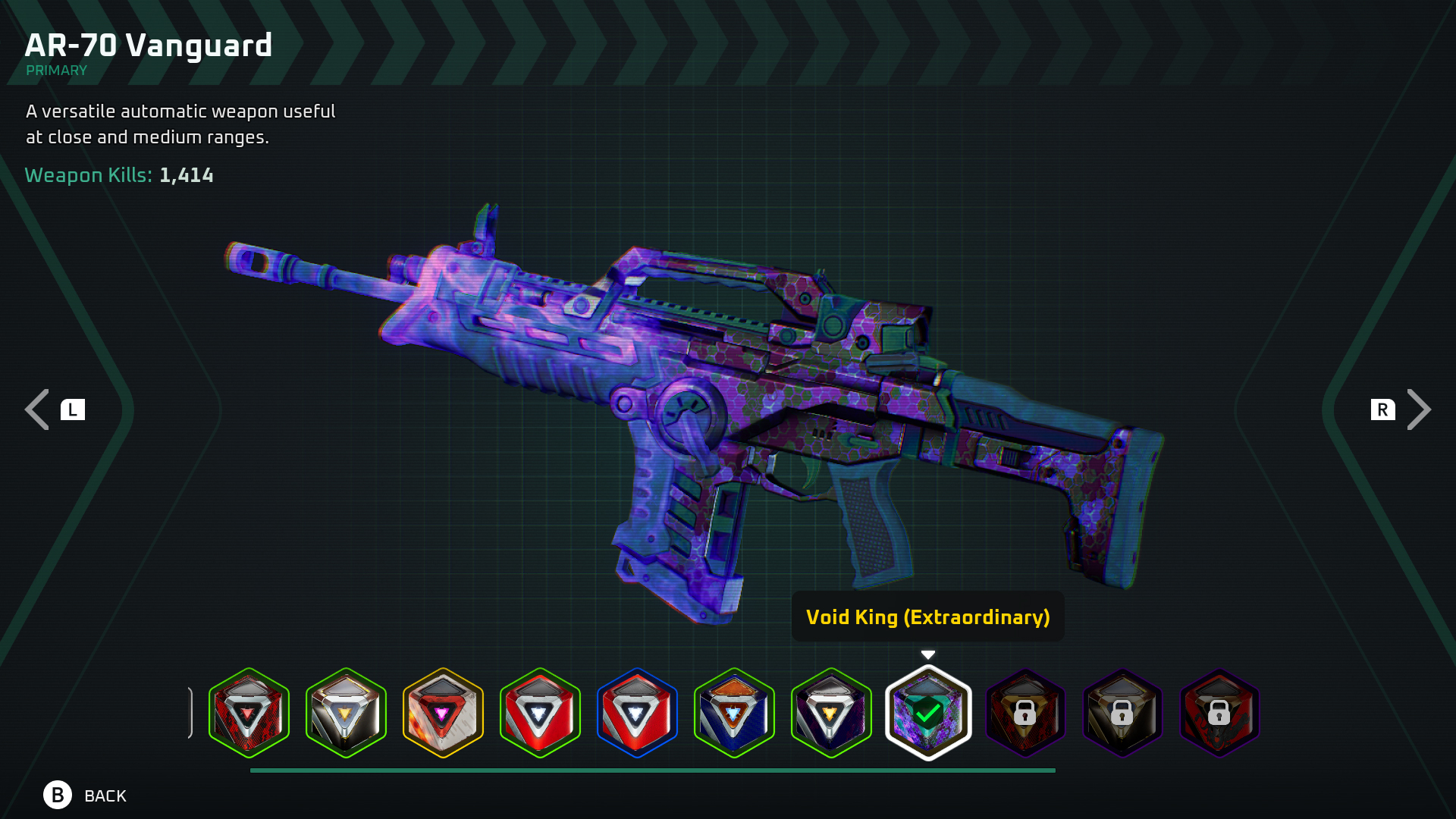Click the equipped Void King skin
This screenshot has height=819, width=1456.
point(928,713)
